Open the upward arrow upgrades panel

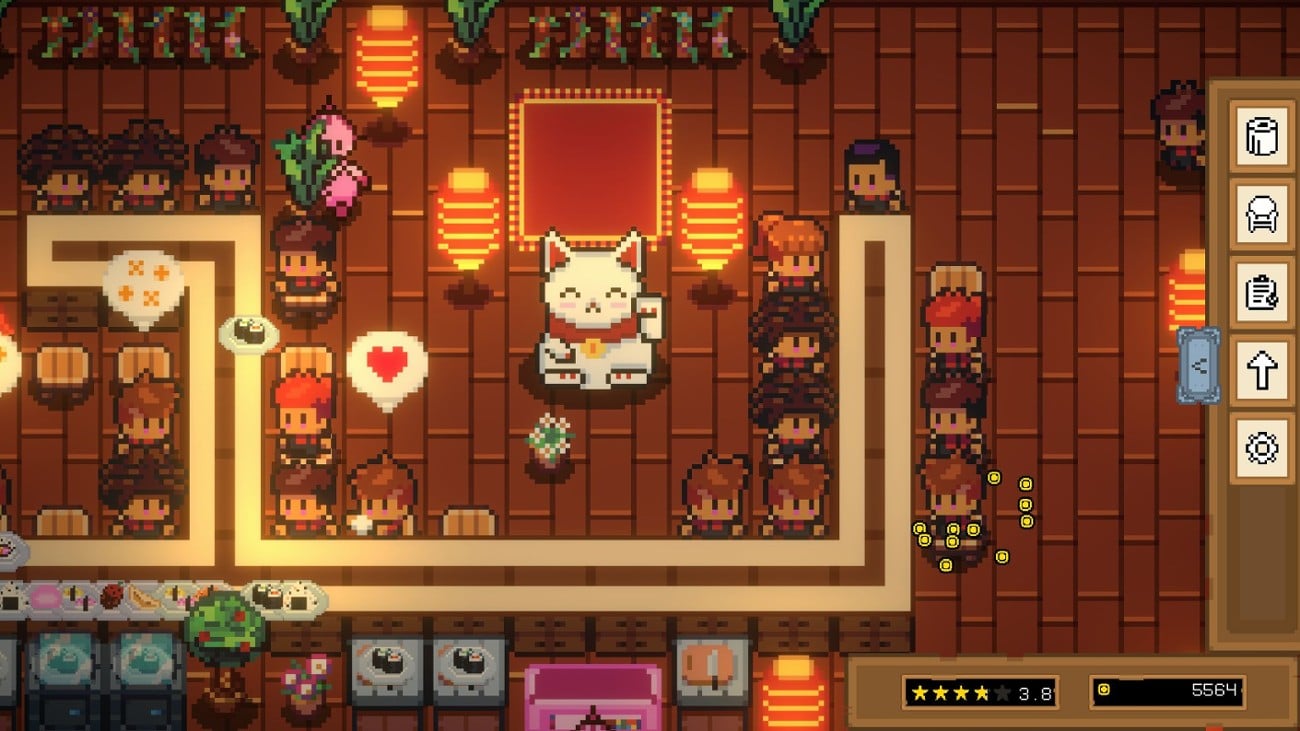(1262, 368)
